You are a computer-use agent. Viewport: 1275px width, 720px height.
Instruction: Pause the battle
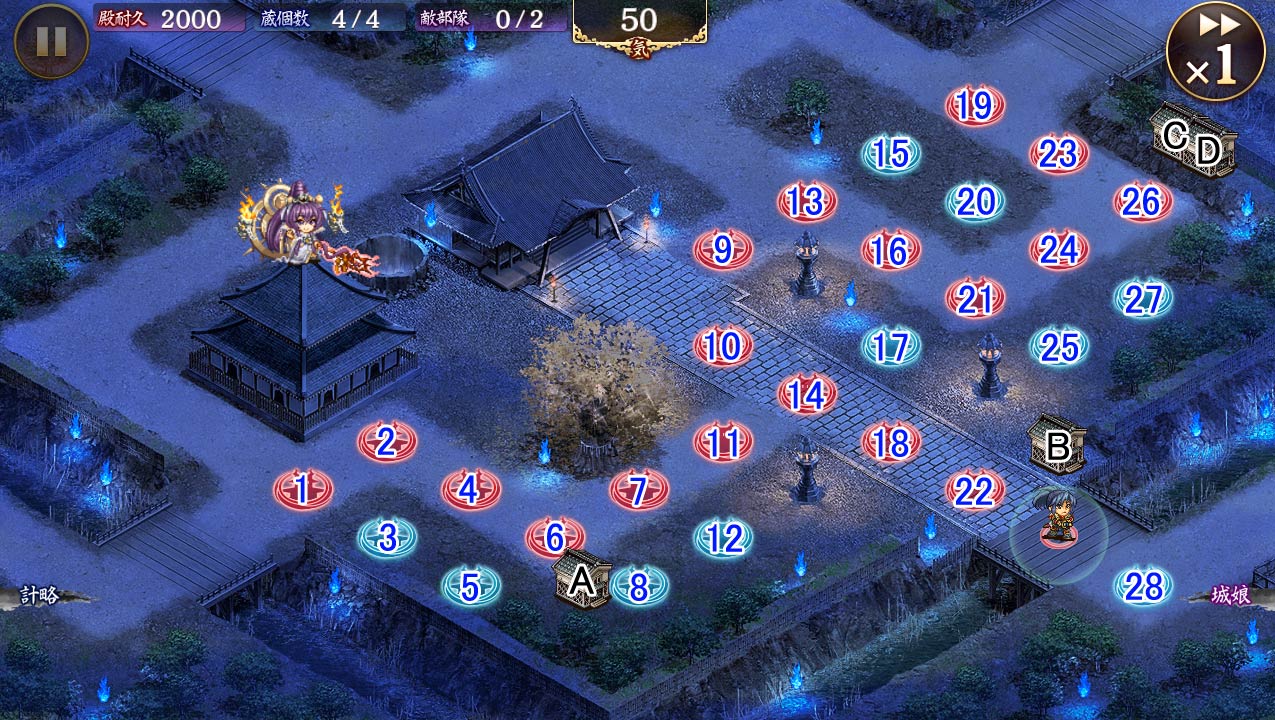(x=51, y=42)
